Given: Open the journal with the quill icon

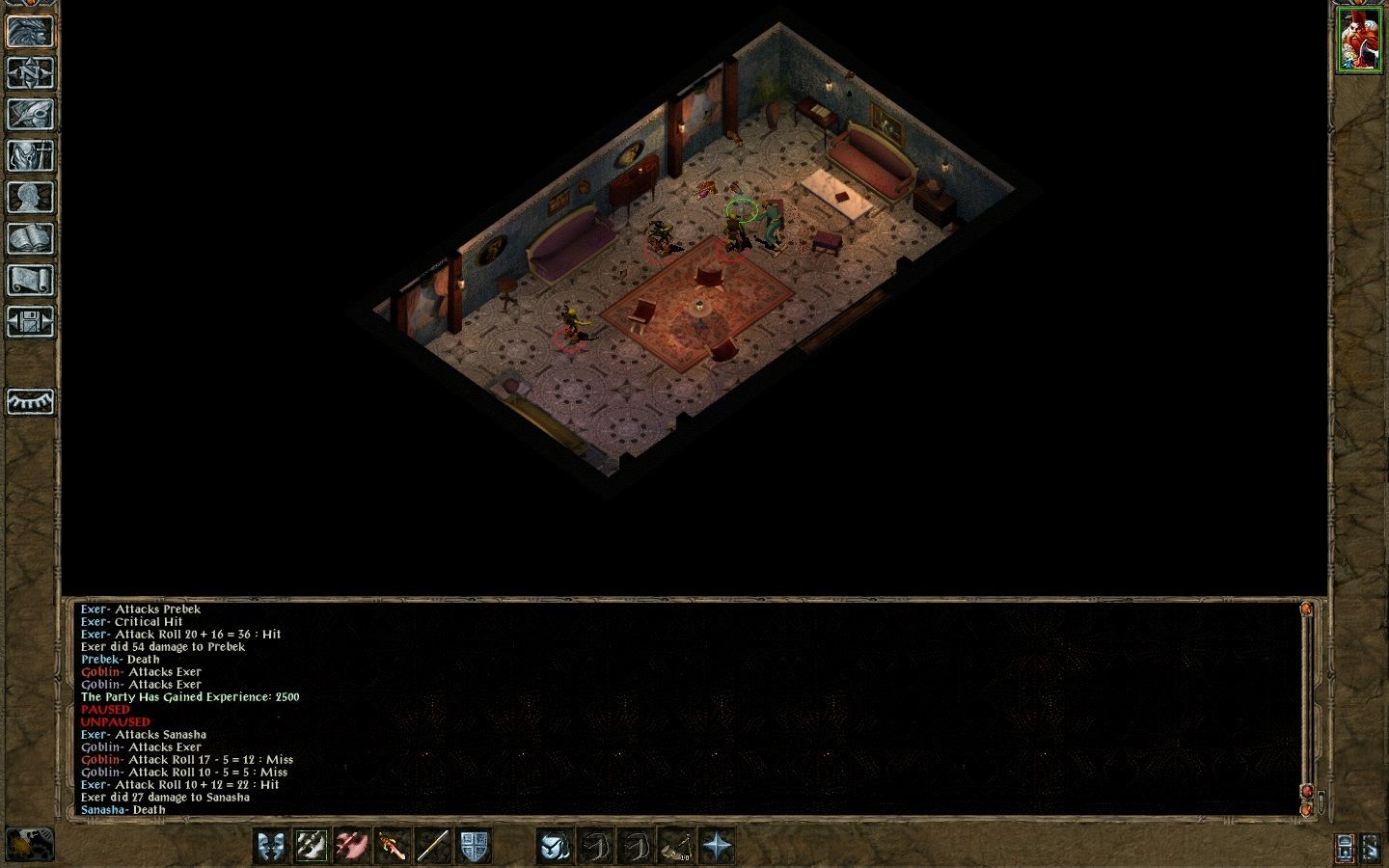Looking at the screenshot, I should coord(30,115).
